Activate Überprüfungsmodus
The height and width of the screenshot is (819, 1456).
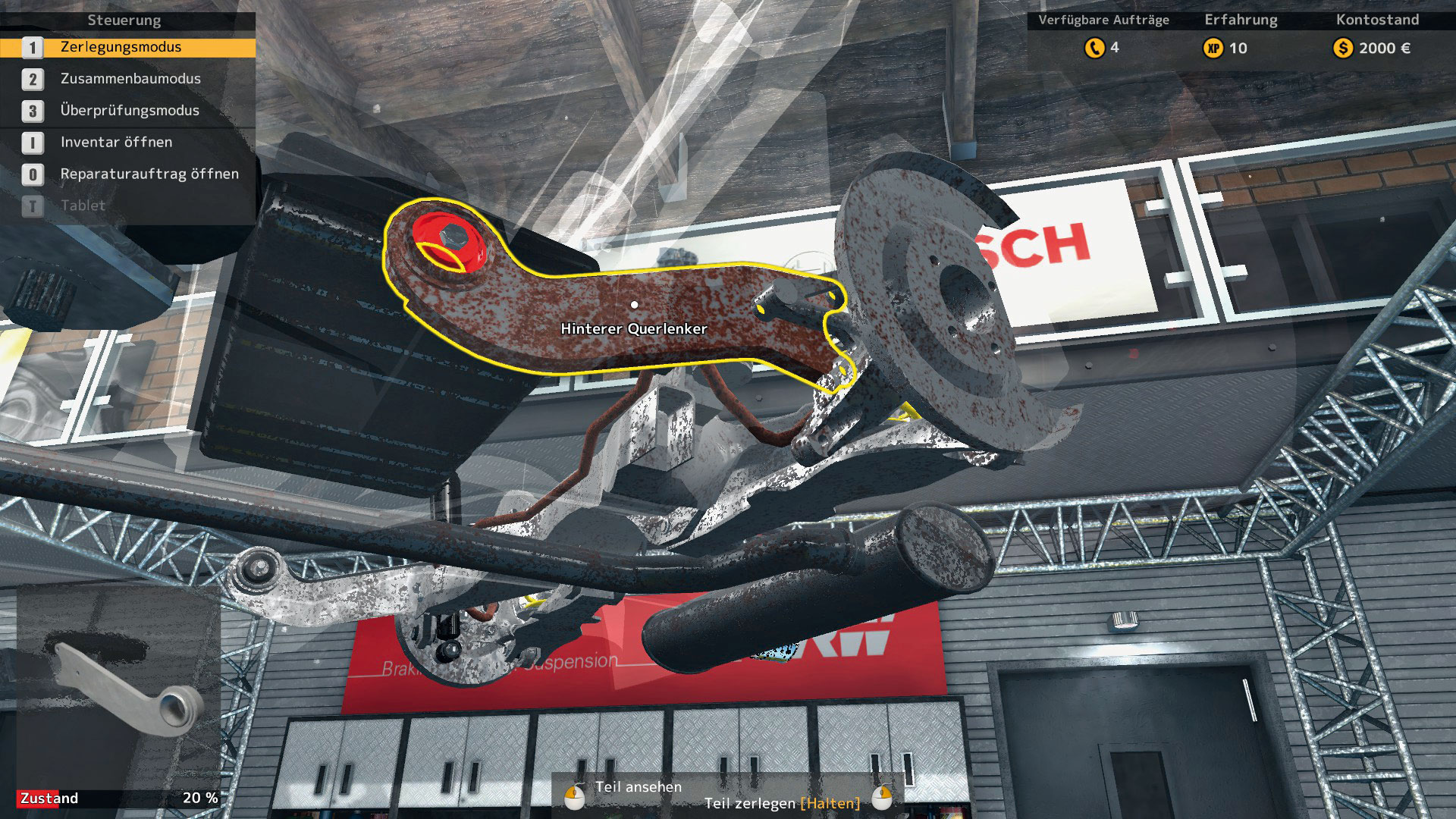(x=130, y=111)
